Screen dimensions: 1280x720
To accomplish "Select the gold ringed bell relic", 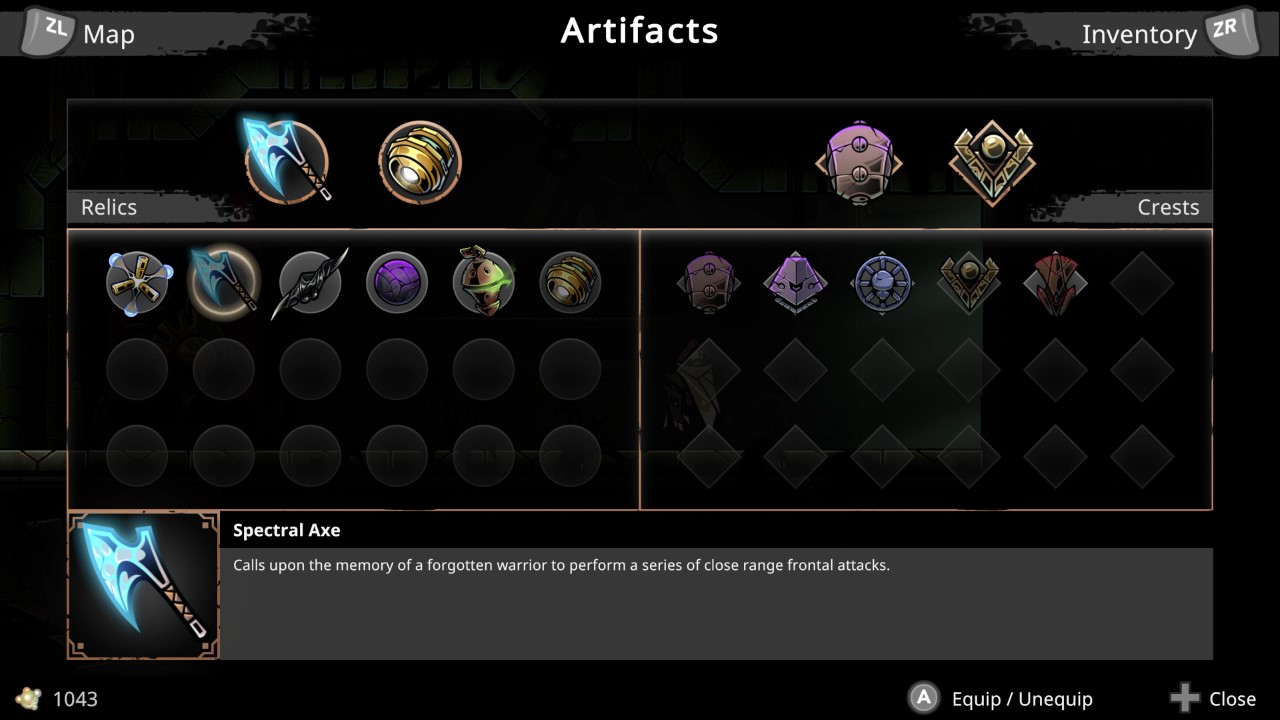I will [570, 282].
